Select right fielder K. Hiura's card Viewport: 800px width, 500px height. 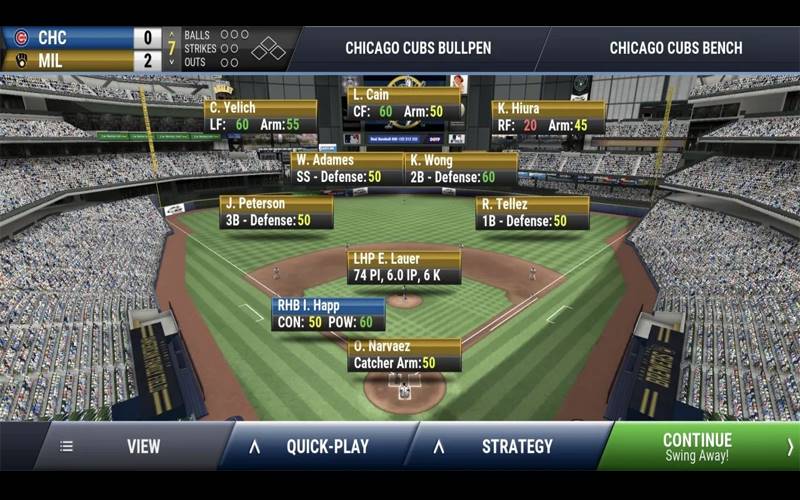tap(548, 117)
